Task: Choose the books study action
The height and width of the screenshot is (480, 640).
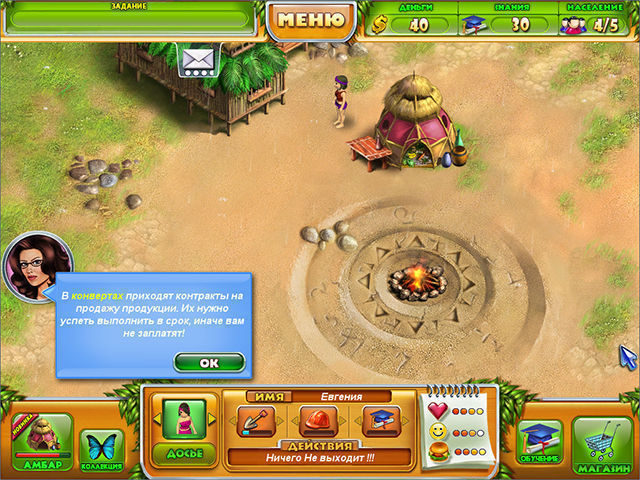Action: (x=380, y=421)
